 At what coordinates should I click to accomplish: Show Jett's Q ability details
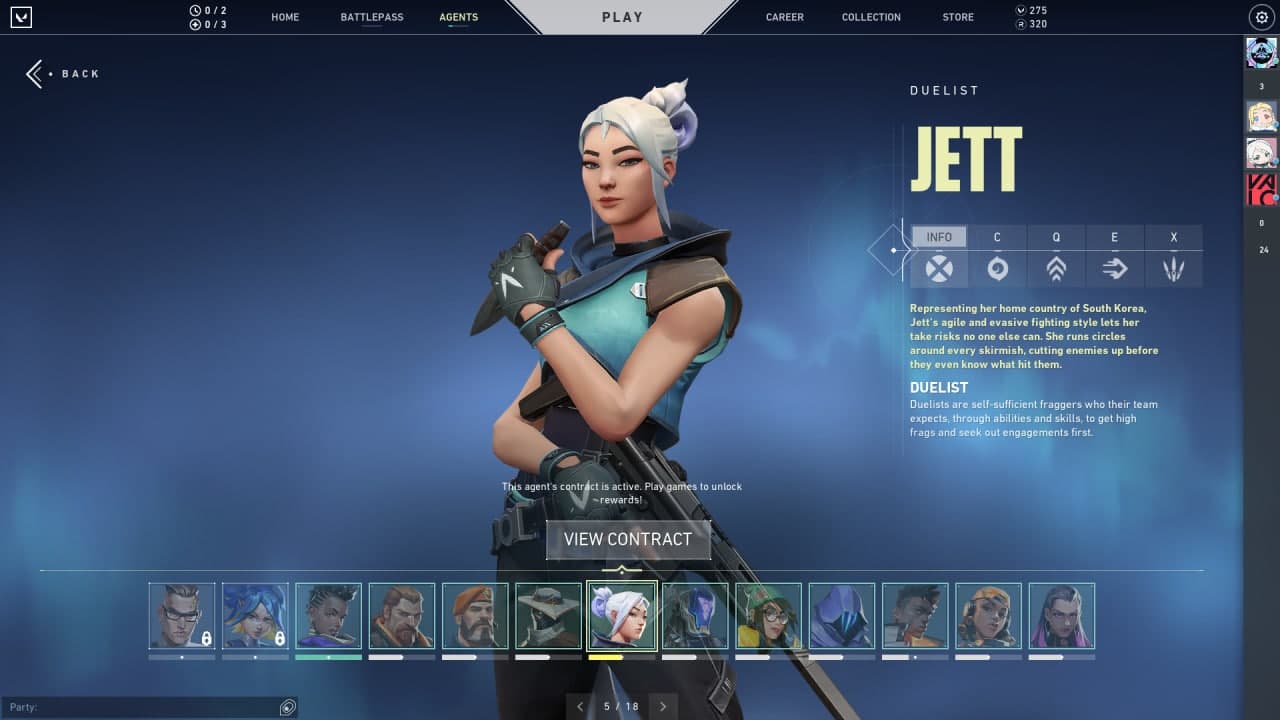point(1056,268)
